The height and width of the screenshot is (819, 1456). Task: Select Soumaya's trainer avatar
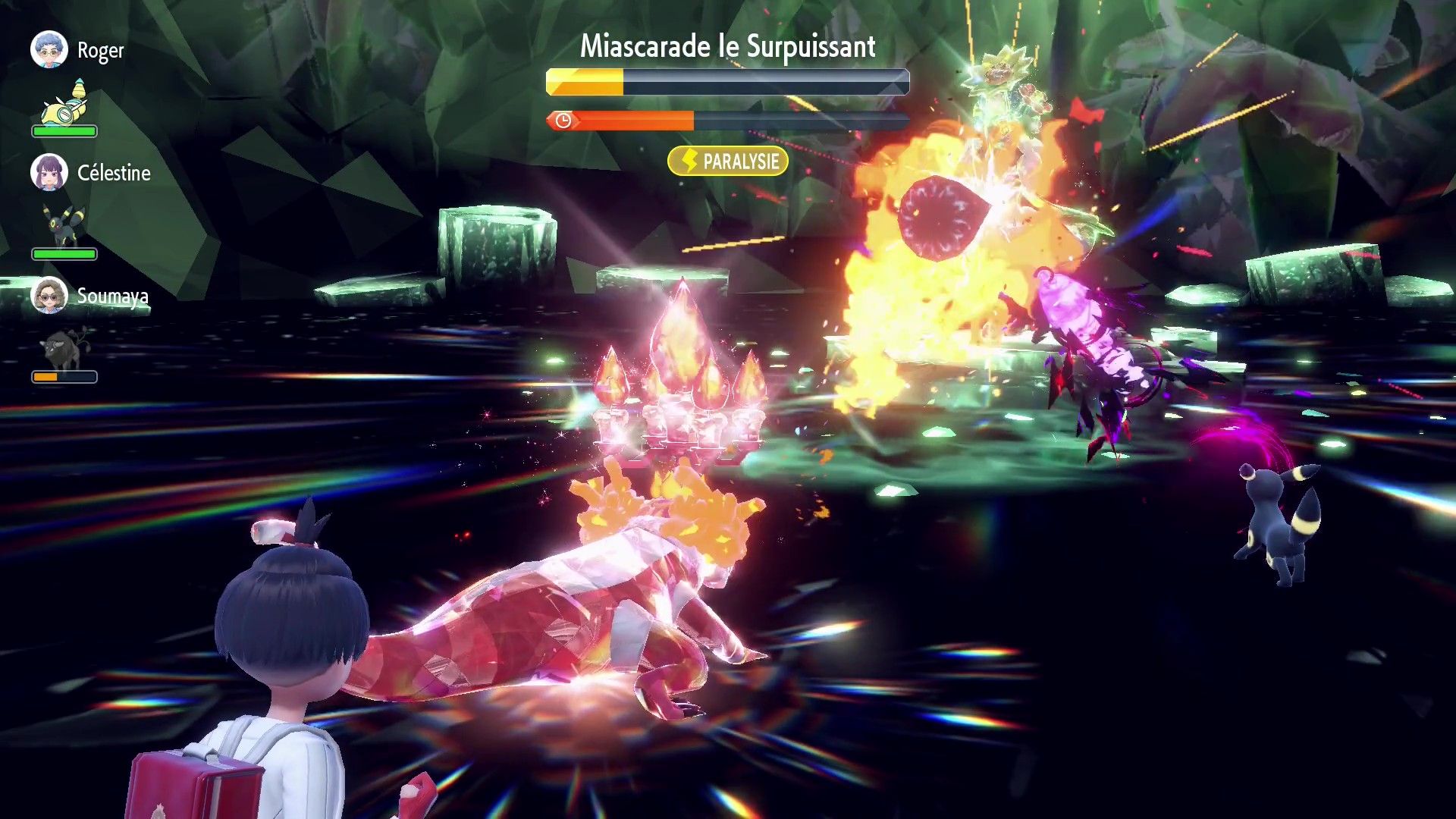tap(49, 296)
